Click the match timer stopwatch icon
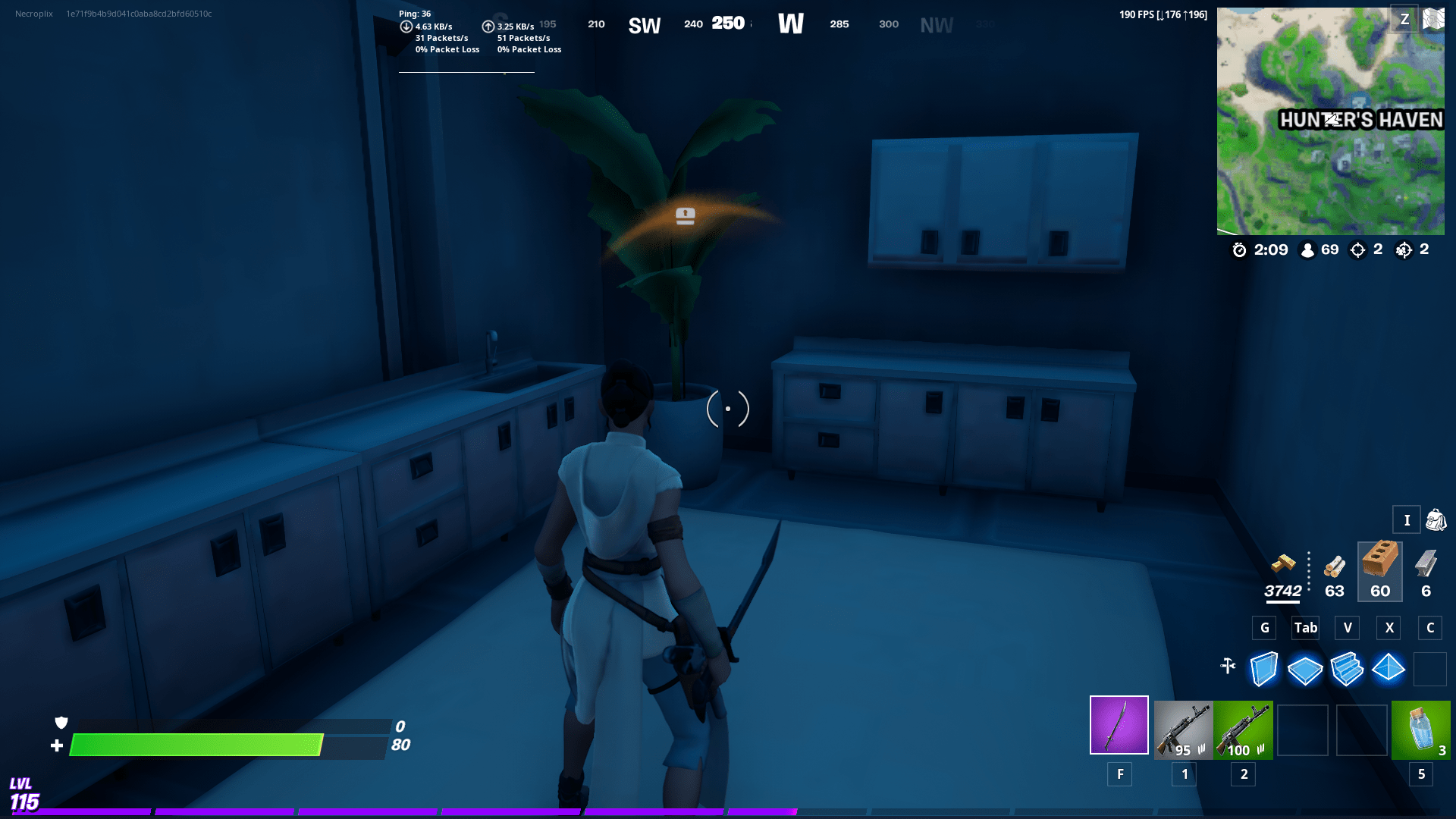1456x819 pixels. coord(1241,250)
